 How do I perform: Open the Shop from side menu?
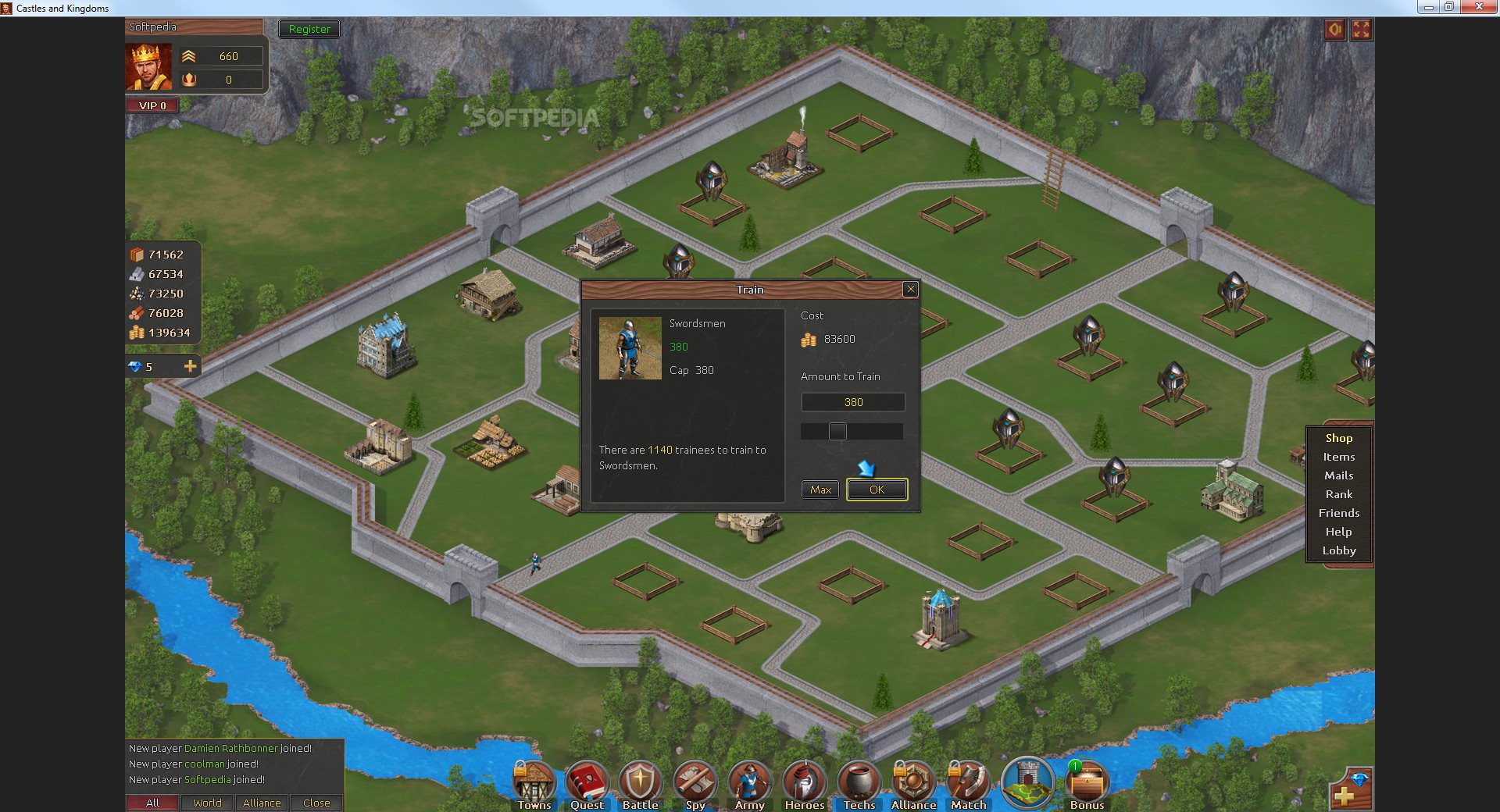[1338, 438]
